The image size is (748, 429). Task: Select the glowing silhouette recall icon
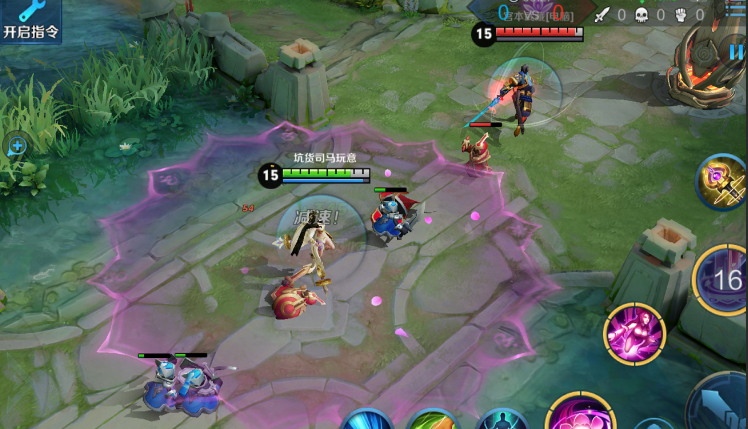pos(501,421)
